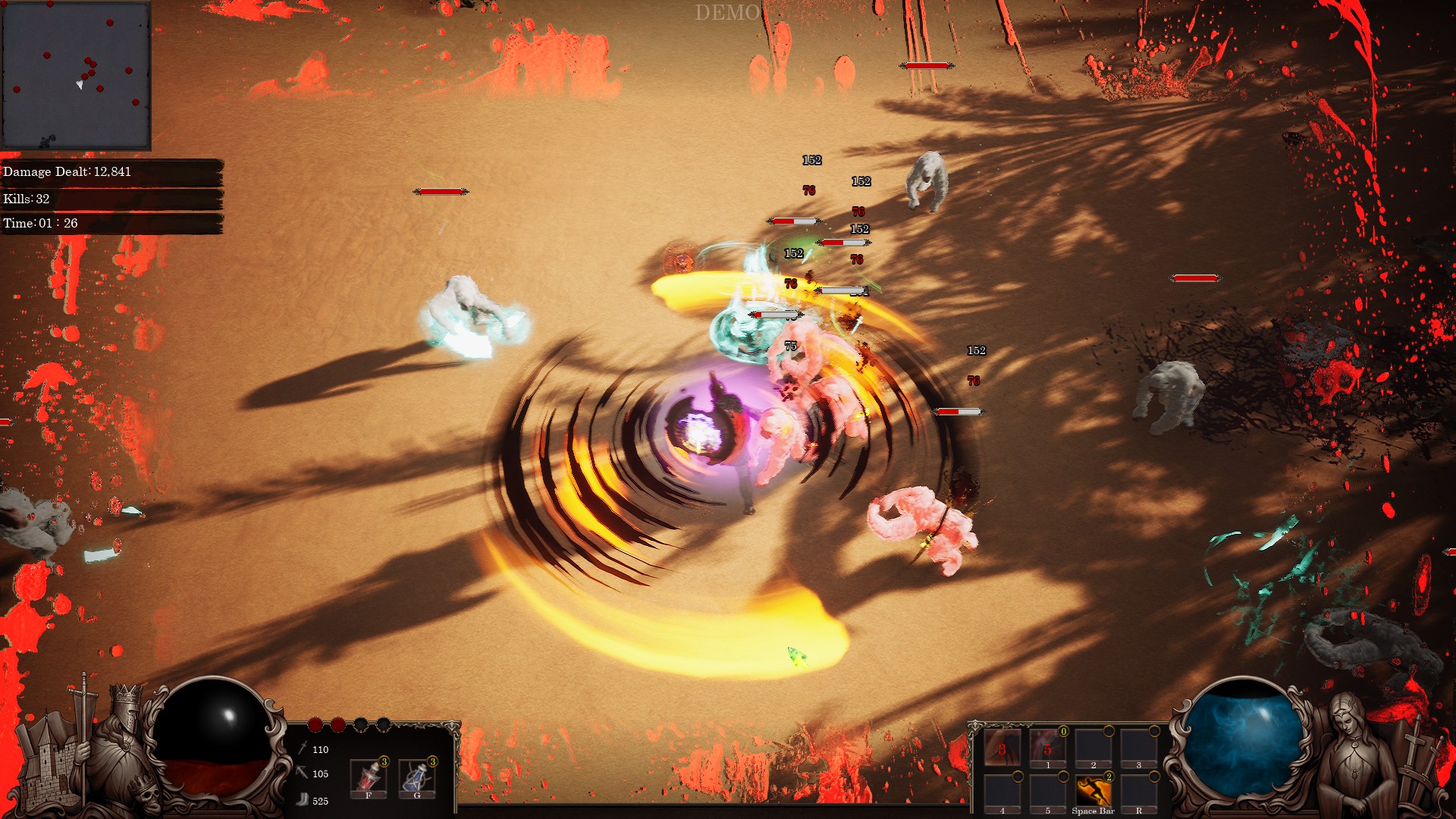The image size is (1456, 819).
Task: Click the minimap
Action: tap(76, 75)
